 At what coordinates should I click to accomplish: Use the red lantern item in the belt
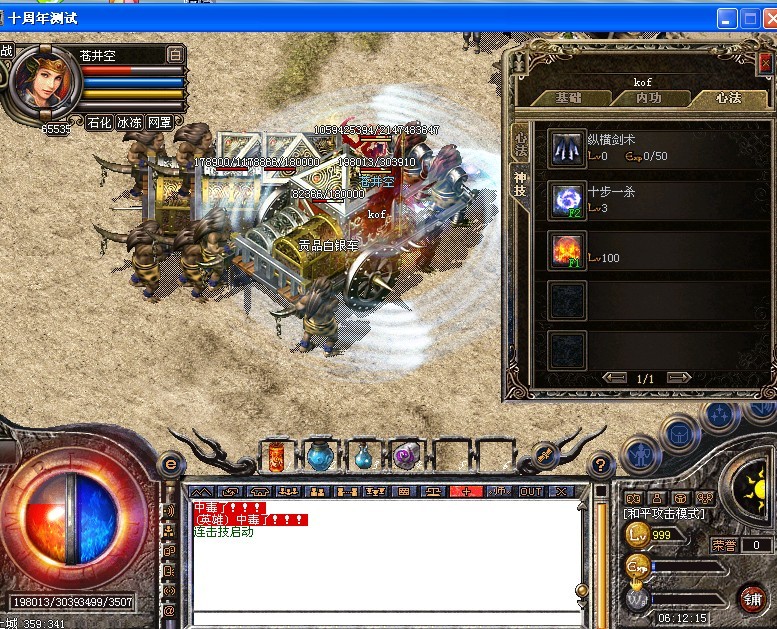pyautogui.click(x=277, y=457)
